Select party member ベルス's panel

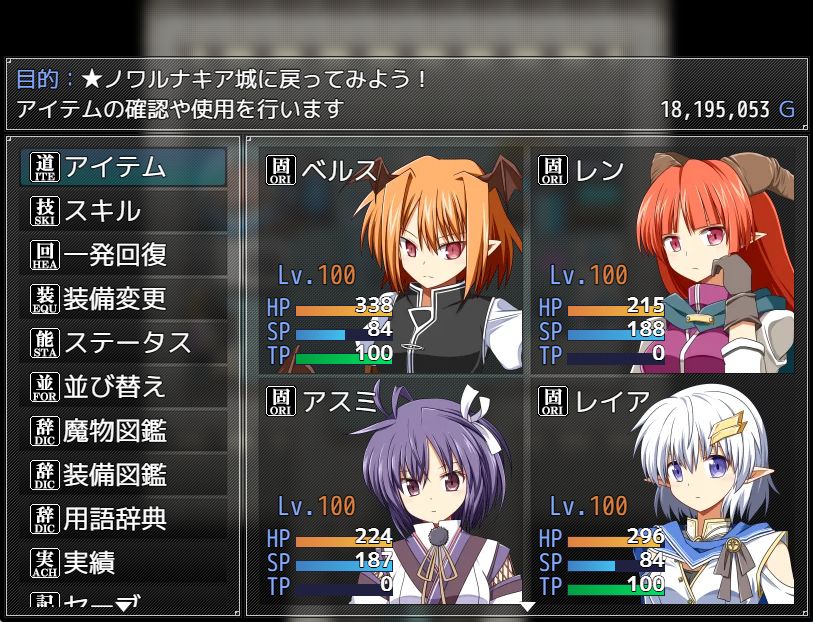click(391, 259)
